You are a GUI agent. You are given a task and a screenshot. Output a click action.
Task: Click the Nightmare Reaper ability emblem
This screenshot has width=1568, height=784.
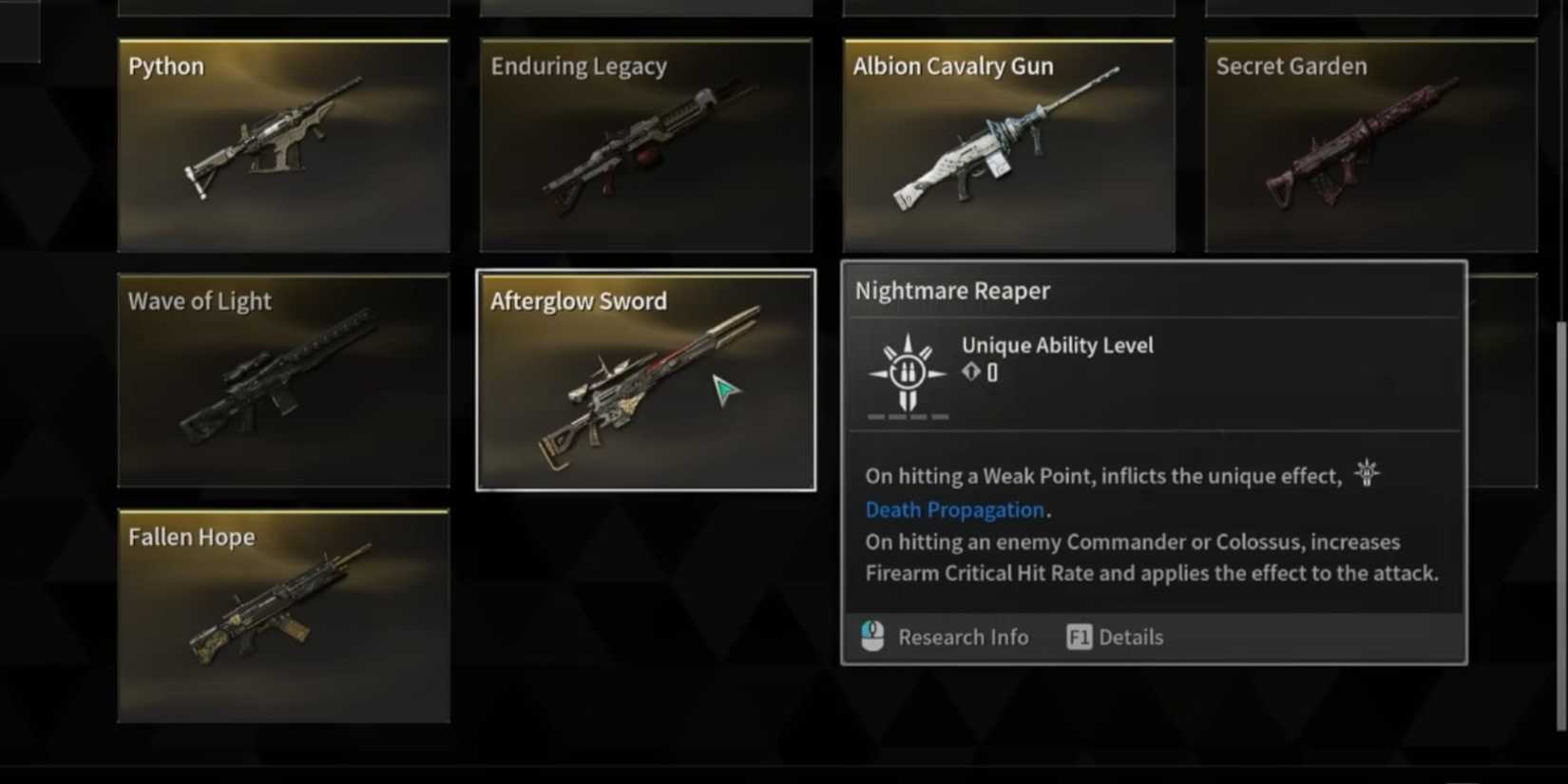(x=906, y=373)
